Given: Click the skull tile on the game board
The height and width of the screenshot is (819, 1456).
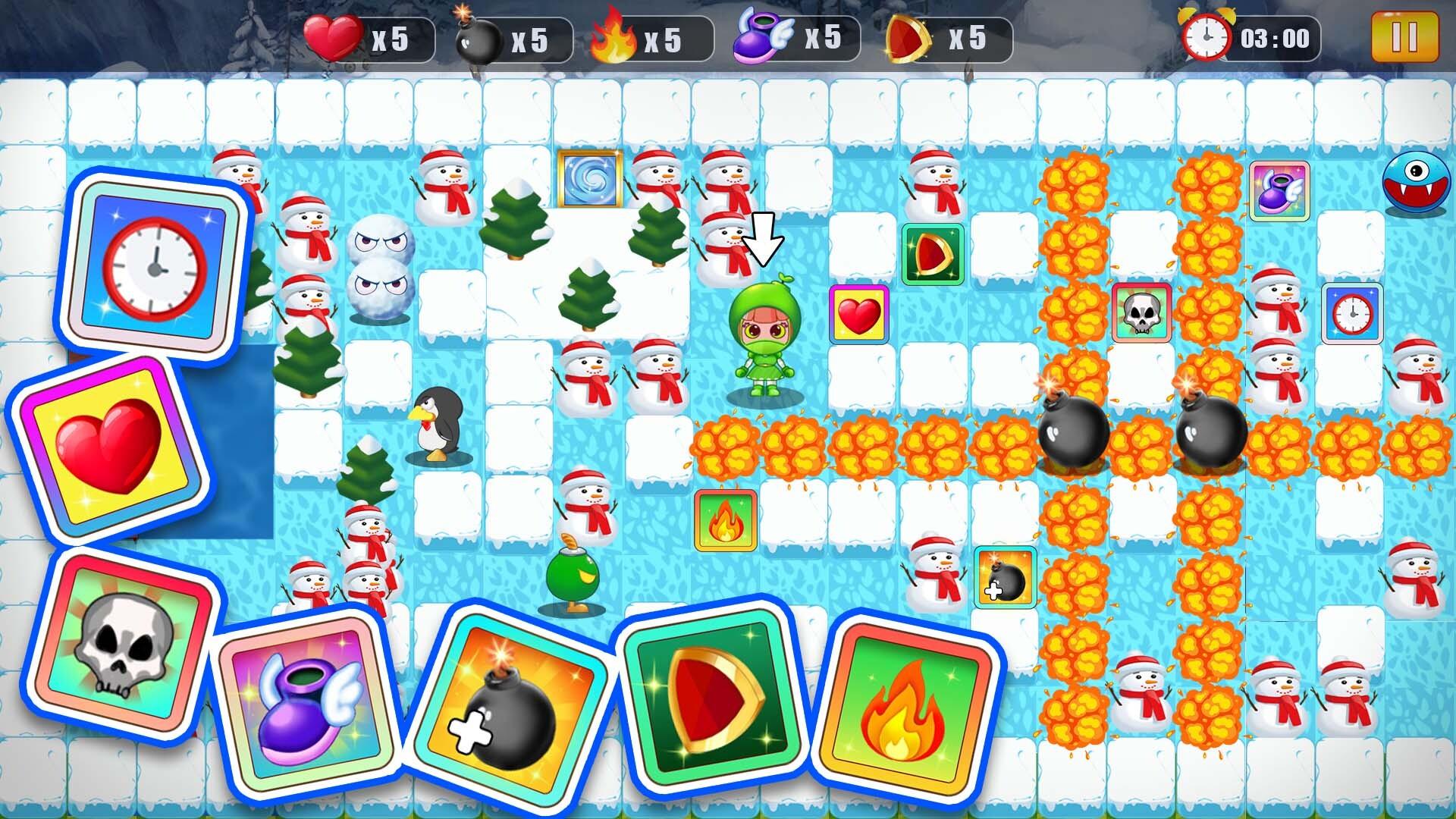Looking at the screenshot, I should click(1140, 311).
